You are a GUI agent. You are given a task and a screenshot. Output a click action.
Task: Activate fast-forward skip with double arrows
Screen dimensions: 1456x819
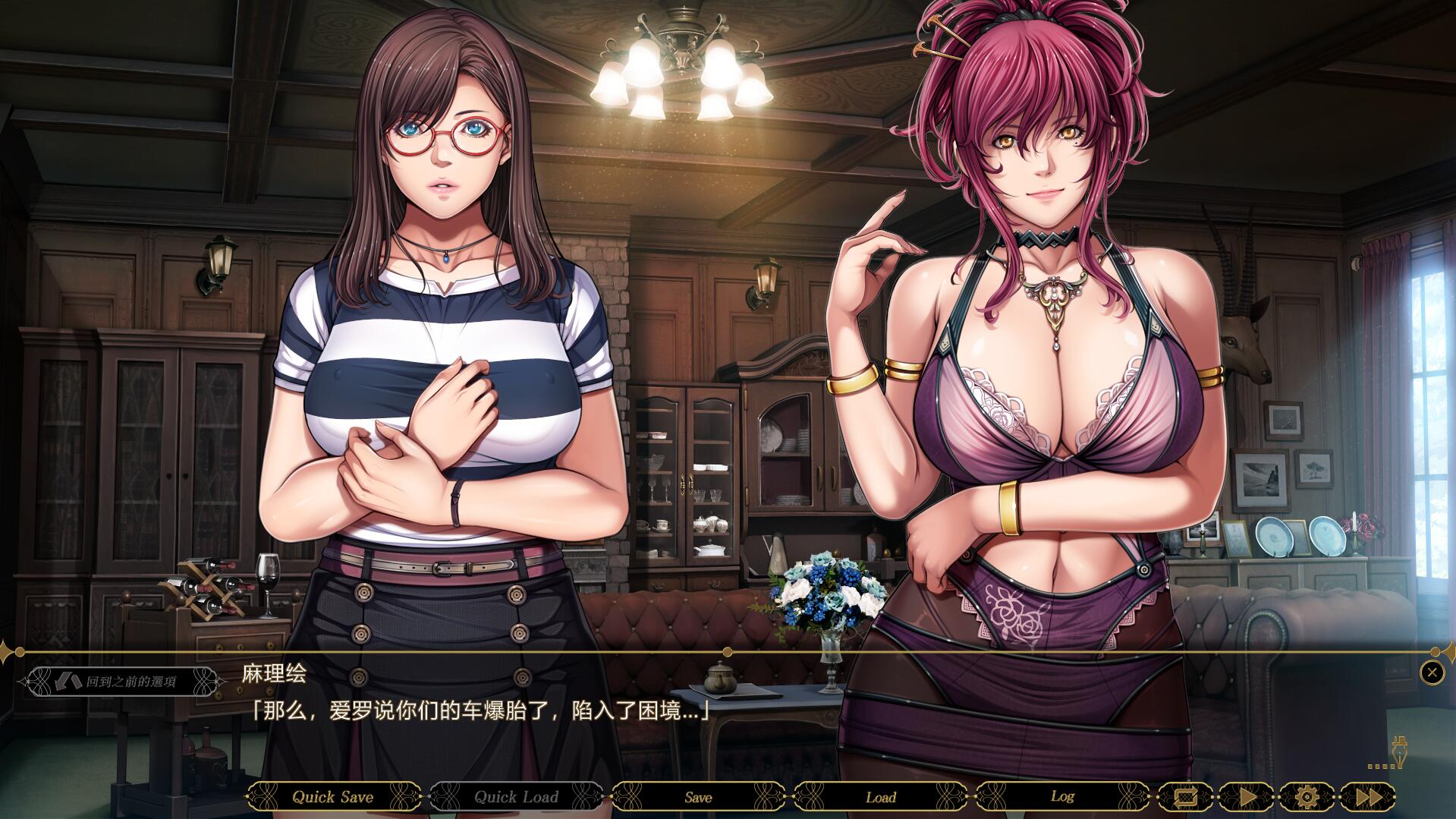1368,797
